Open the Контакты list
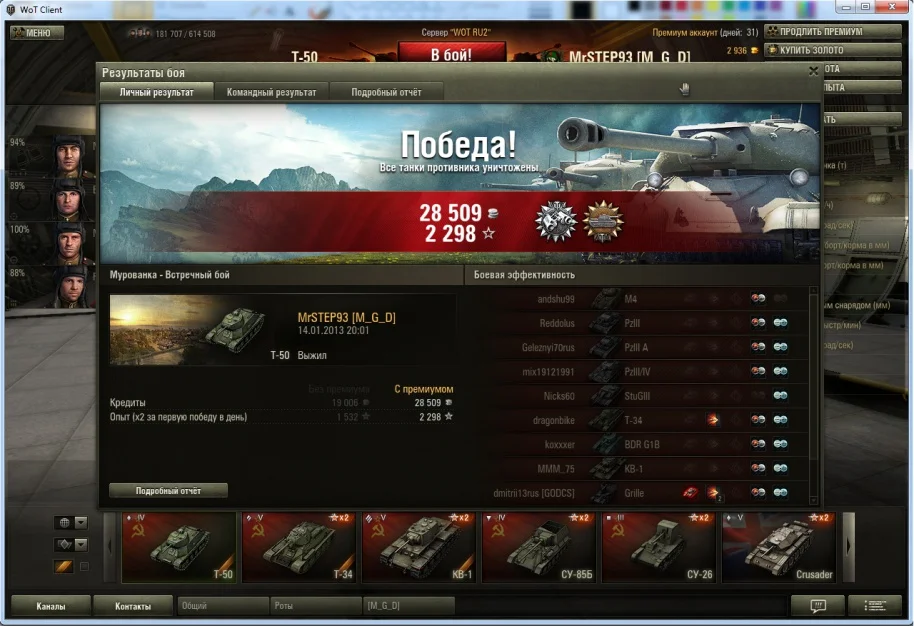The height and width of the screenshot is (626, 914). coord(133,606)
